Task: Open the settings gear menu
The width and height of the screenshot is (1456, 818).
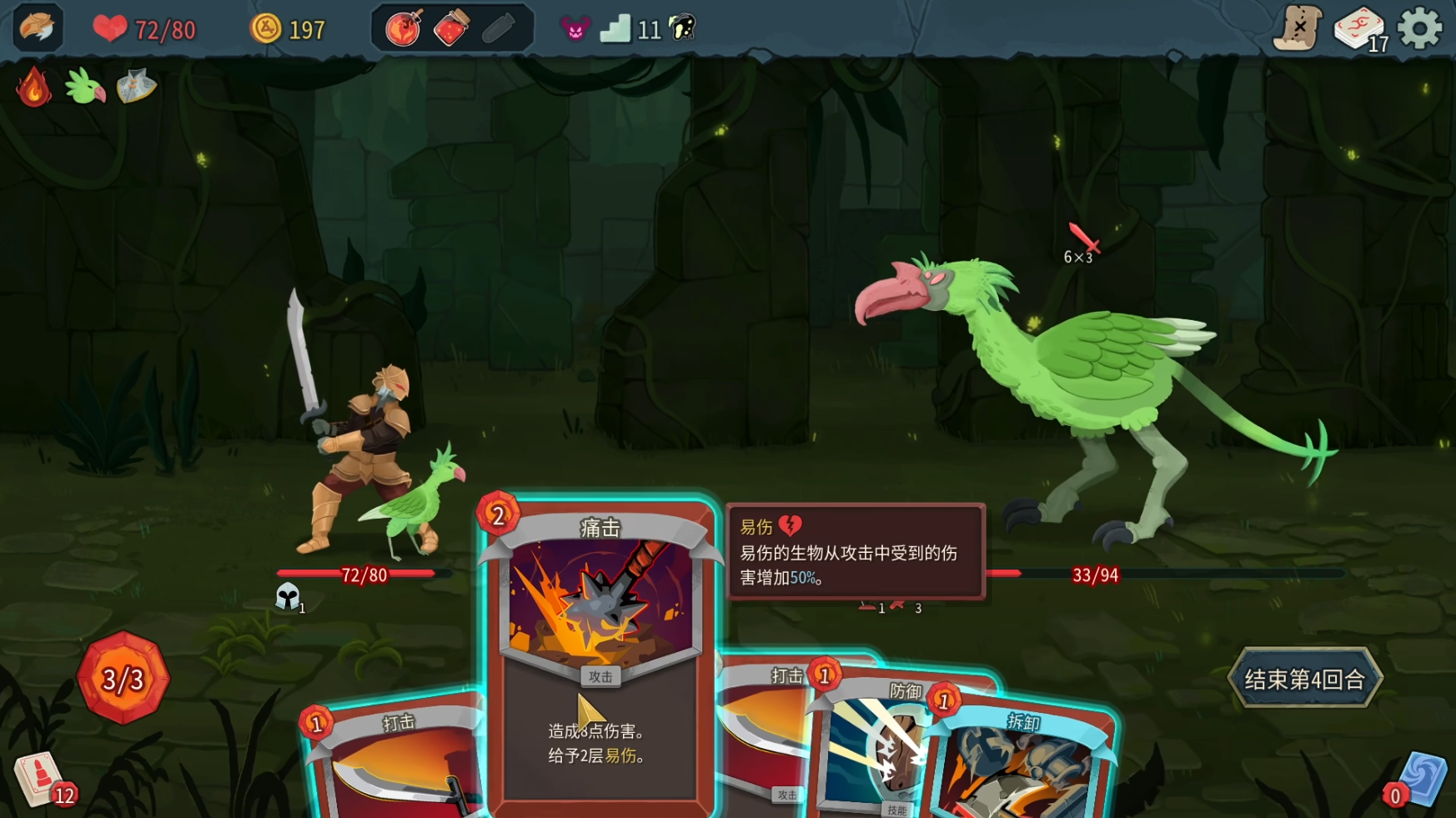Action: click(1419, 29)
